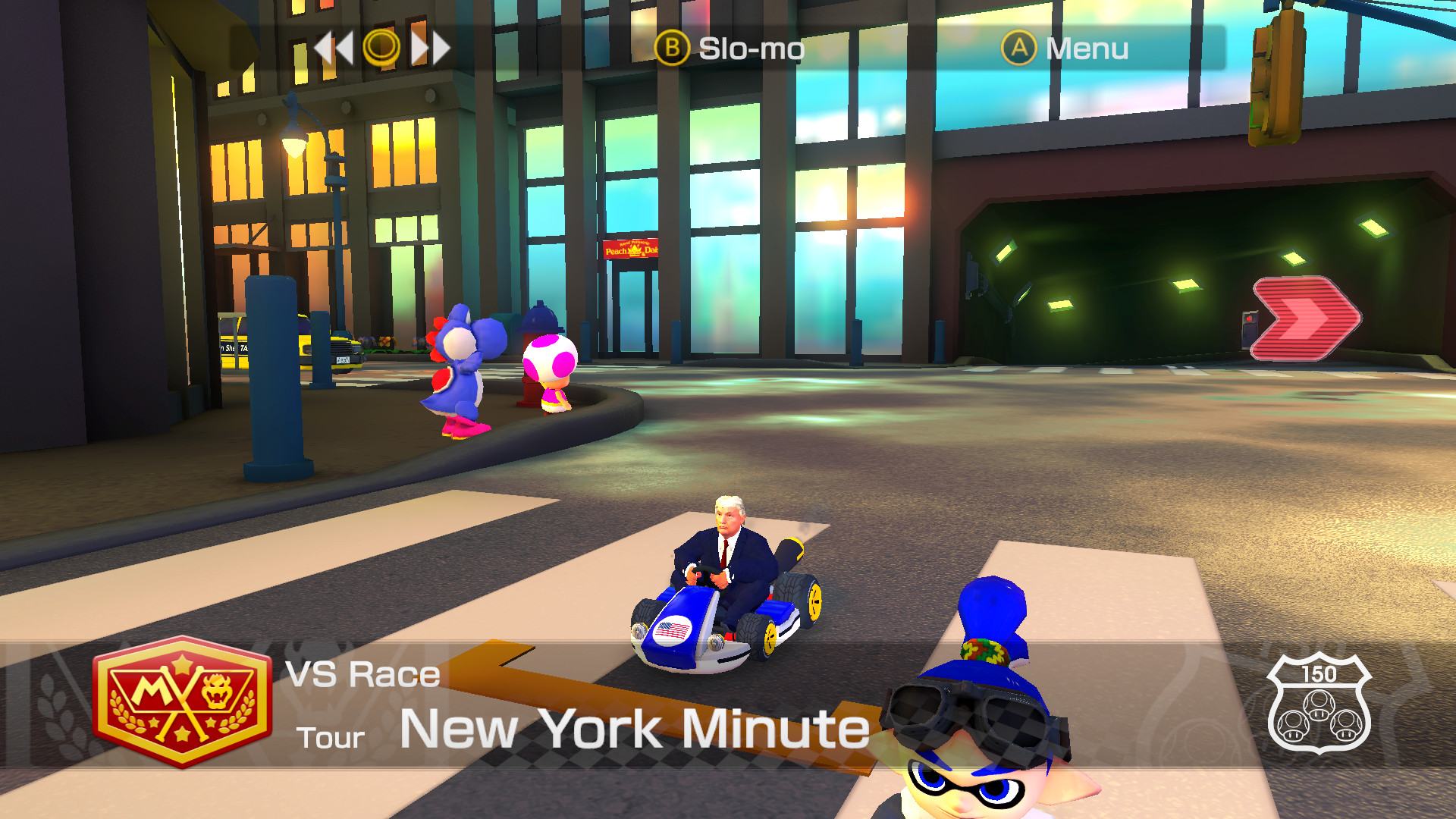Click the Menu labeled button

click(x=1087, y=49)
